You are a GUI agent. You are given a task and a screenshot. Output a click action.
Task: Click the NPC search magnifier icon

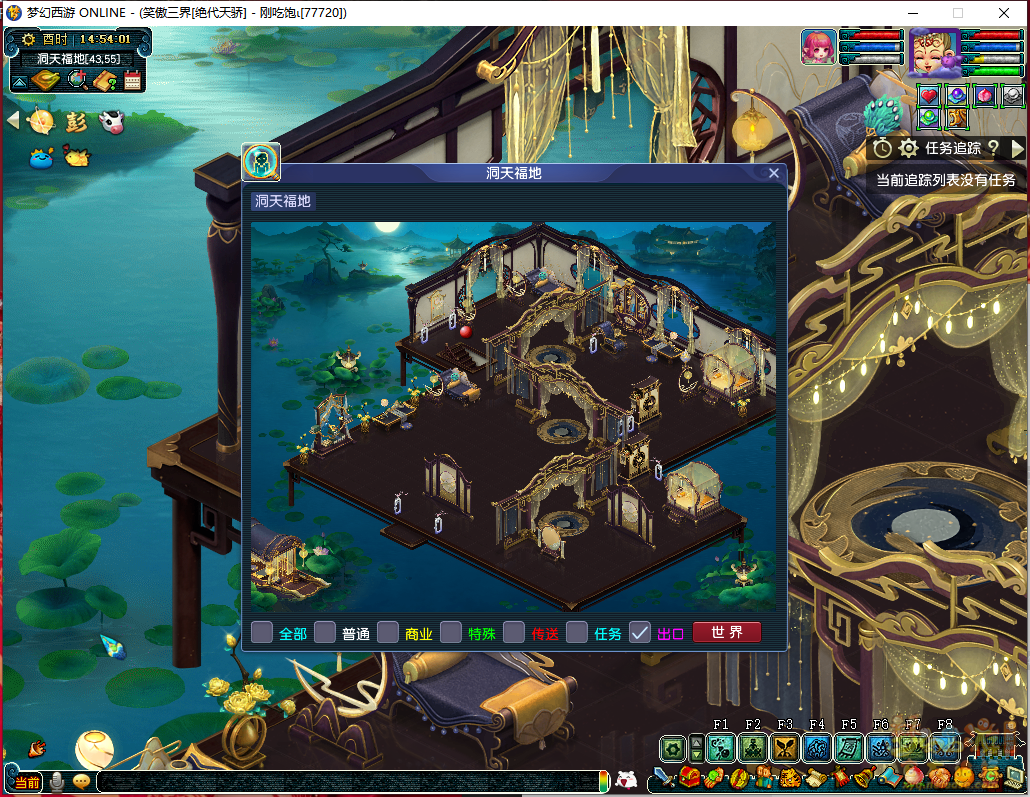tap(79, 80)
